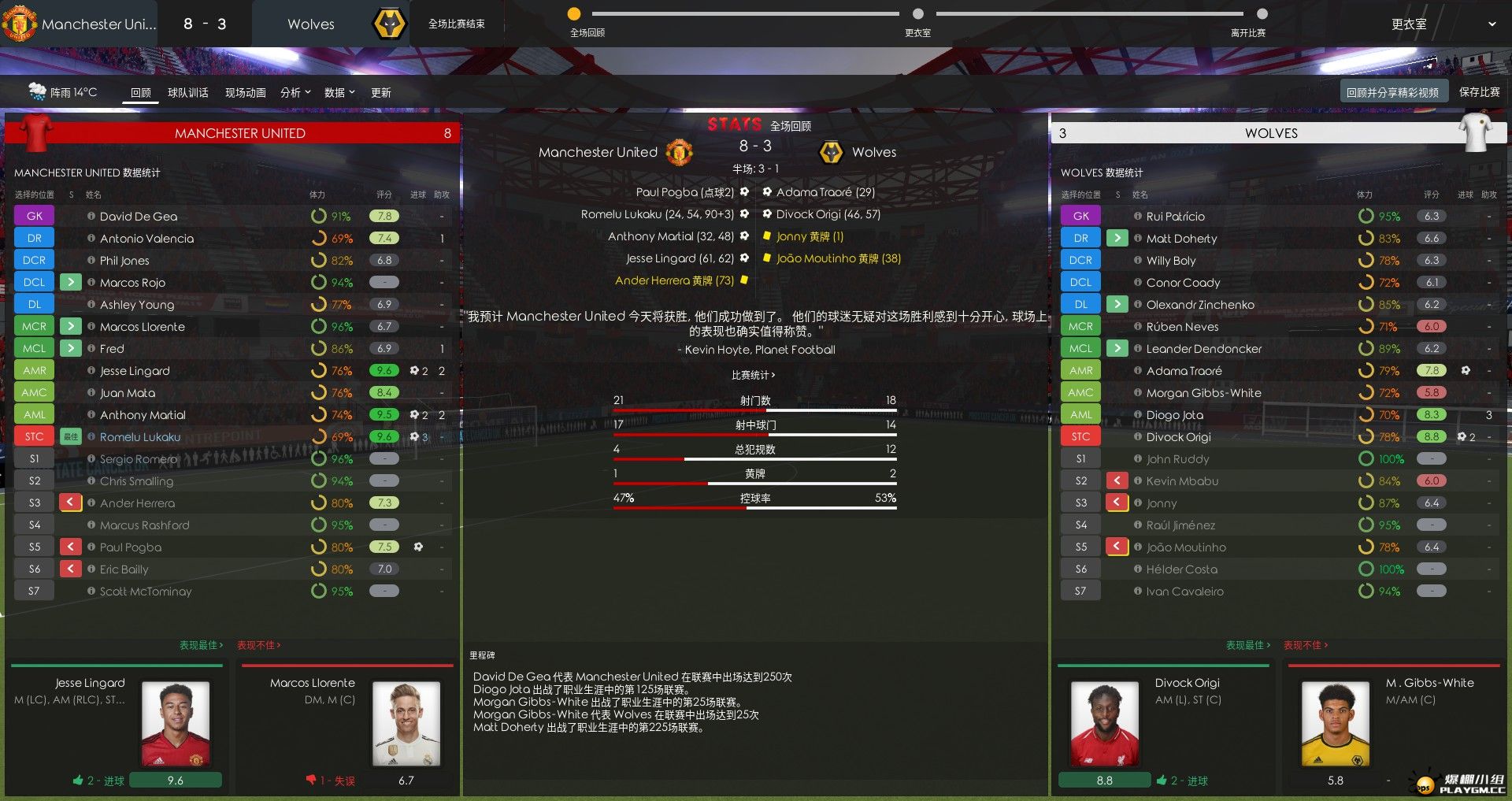Image resolution: width=1512 pixels, height=801 pixels.
Task: Click 回顾并分享精彩视频 button
Action: point(1392,92)
